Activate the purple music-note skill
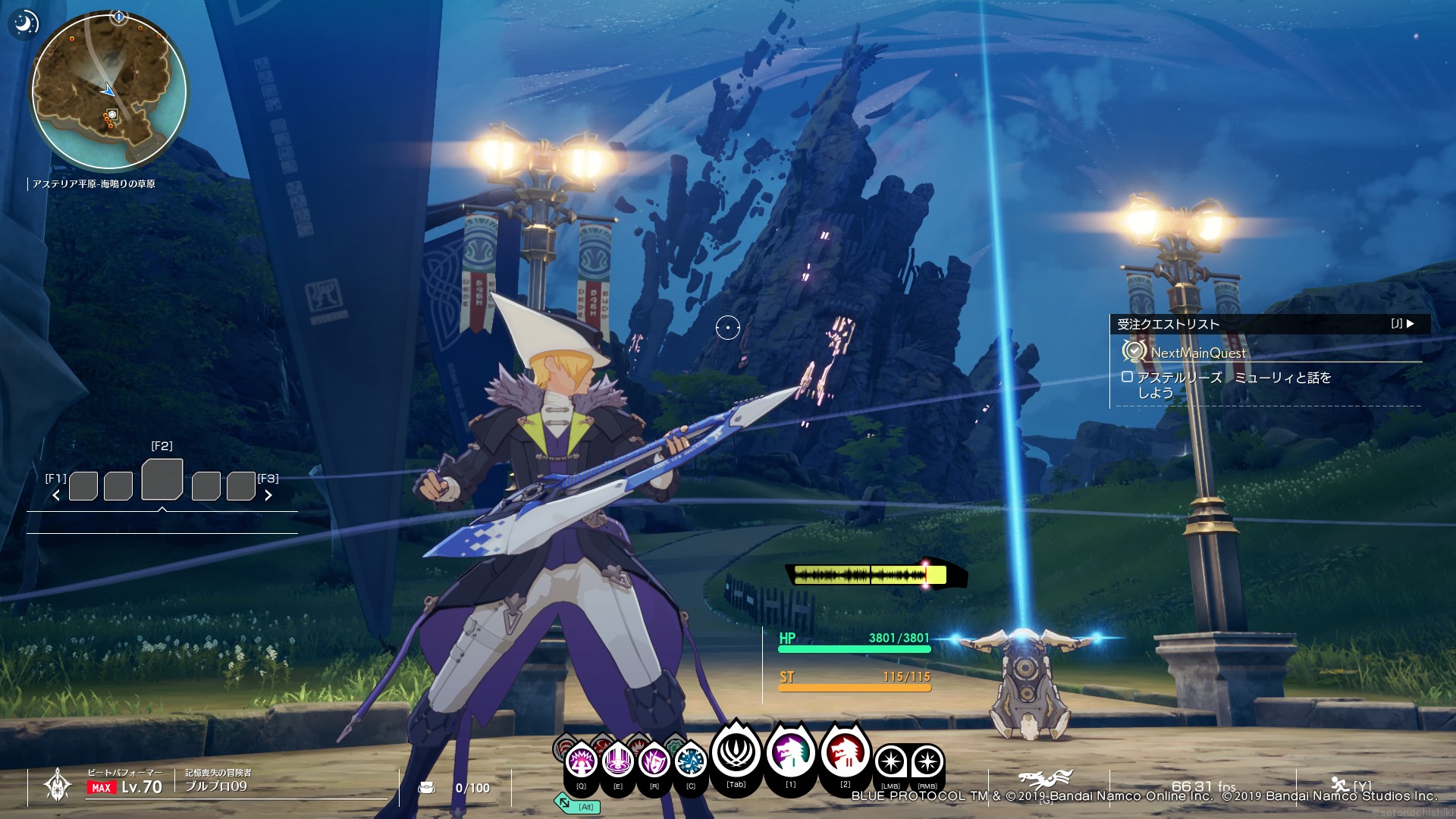The height and width of the screenshot is (819, 1456). point(654,760)
